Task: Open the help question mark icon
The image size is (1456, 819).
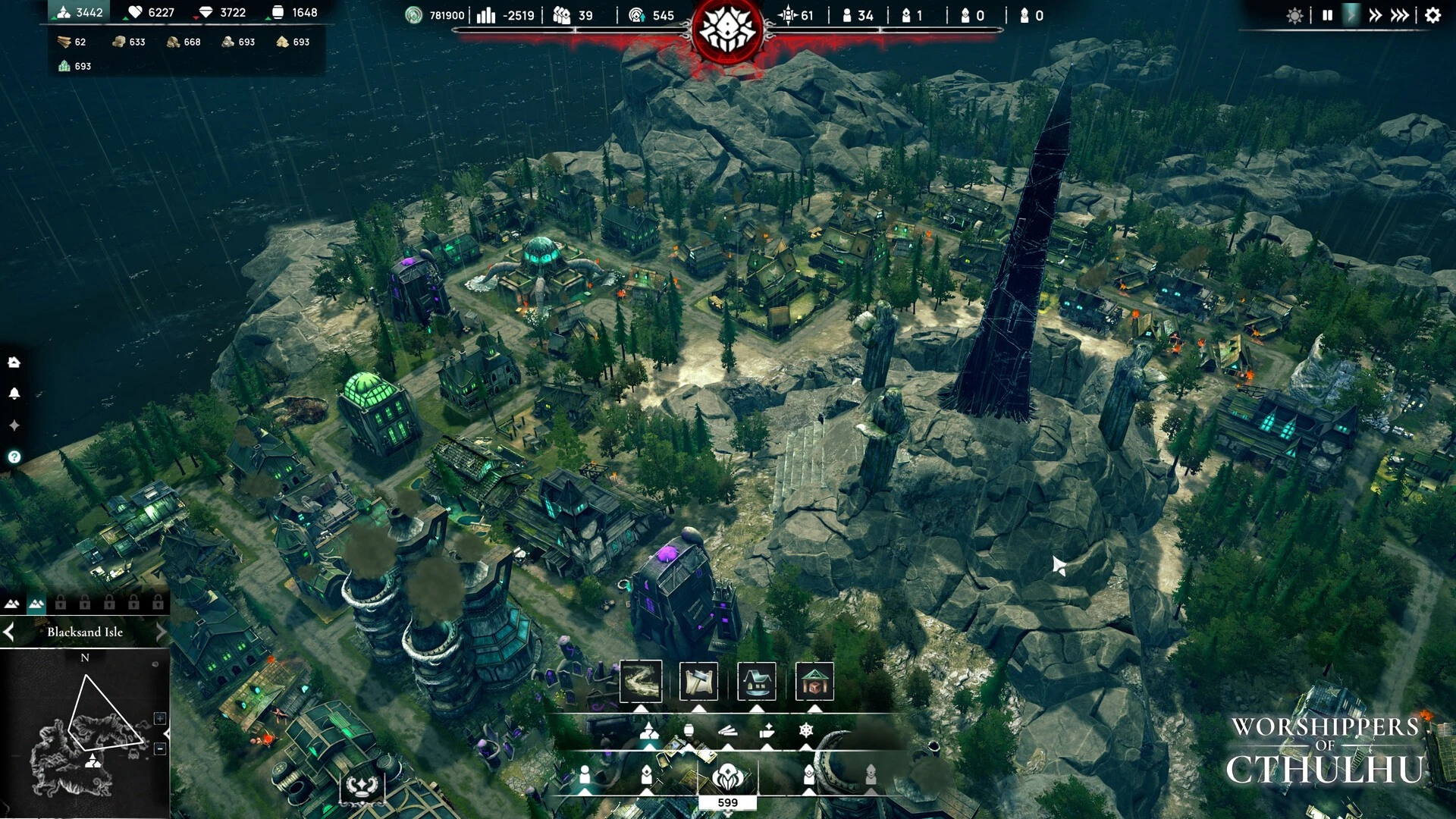Action: 14,457
